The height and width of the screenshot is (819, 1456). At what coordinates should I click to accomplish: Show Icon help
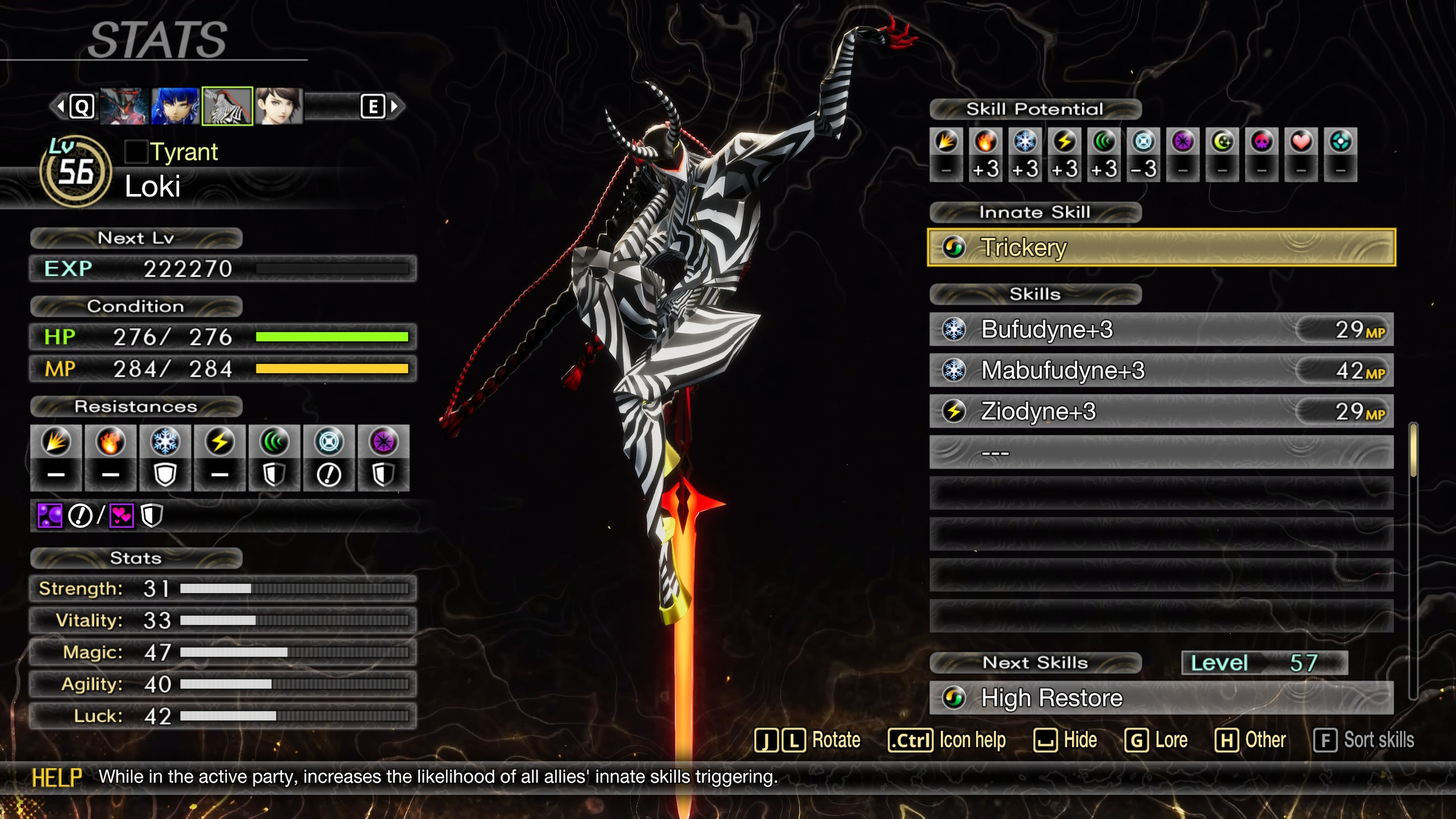(x=947, y=741)
